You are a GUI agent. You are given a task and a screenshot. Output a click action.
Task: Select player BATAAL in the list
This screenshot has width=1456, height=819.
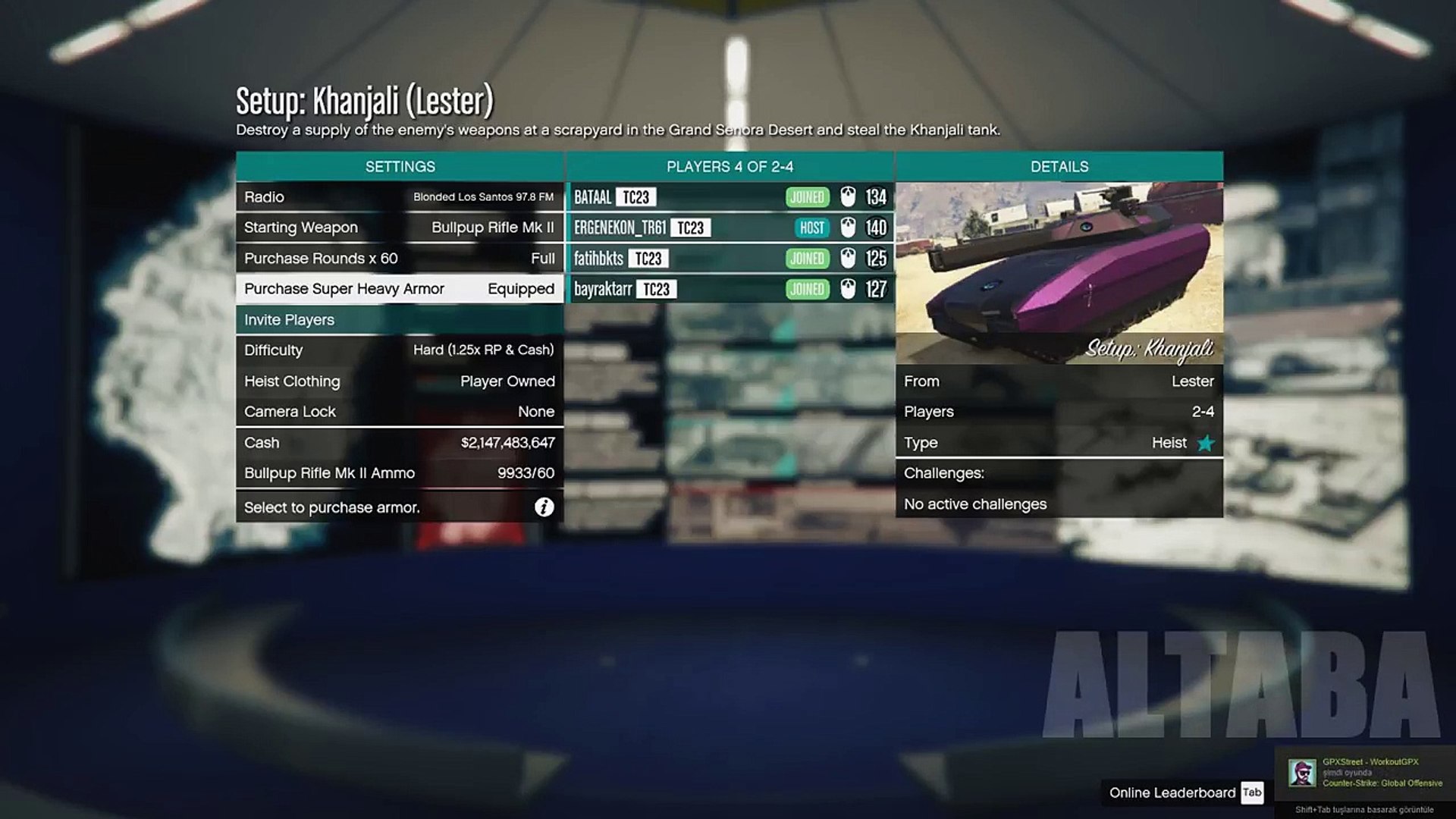[x=730, y=197]
